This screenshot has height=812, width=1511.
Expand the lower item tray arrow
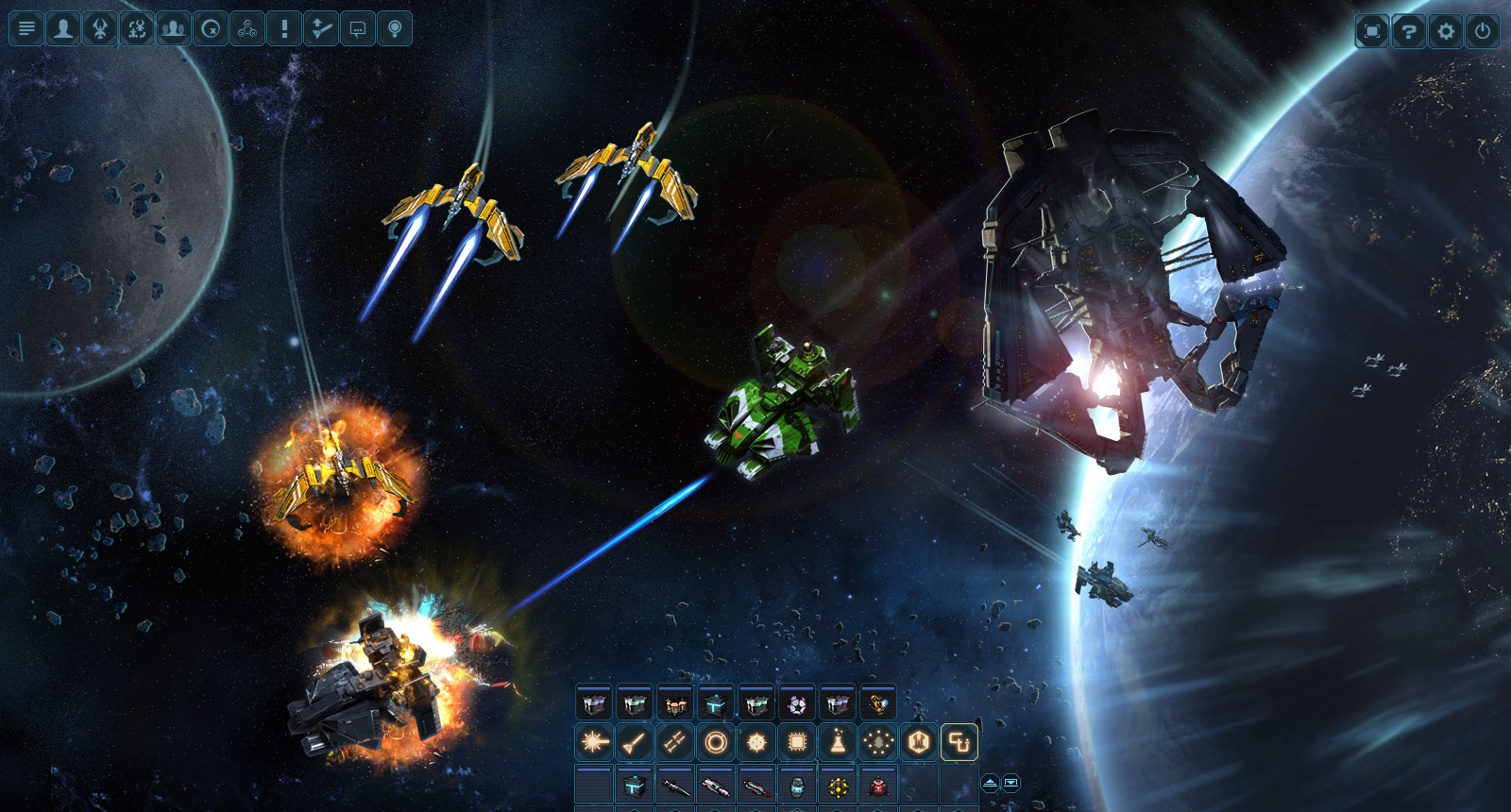click(x=1011, y=783)
